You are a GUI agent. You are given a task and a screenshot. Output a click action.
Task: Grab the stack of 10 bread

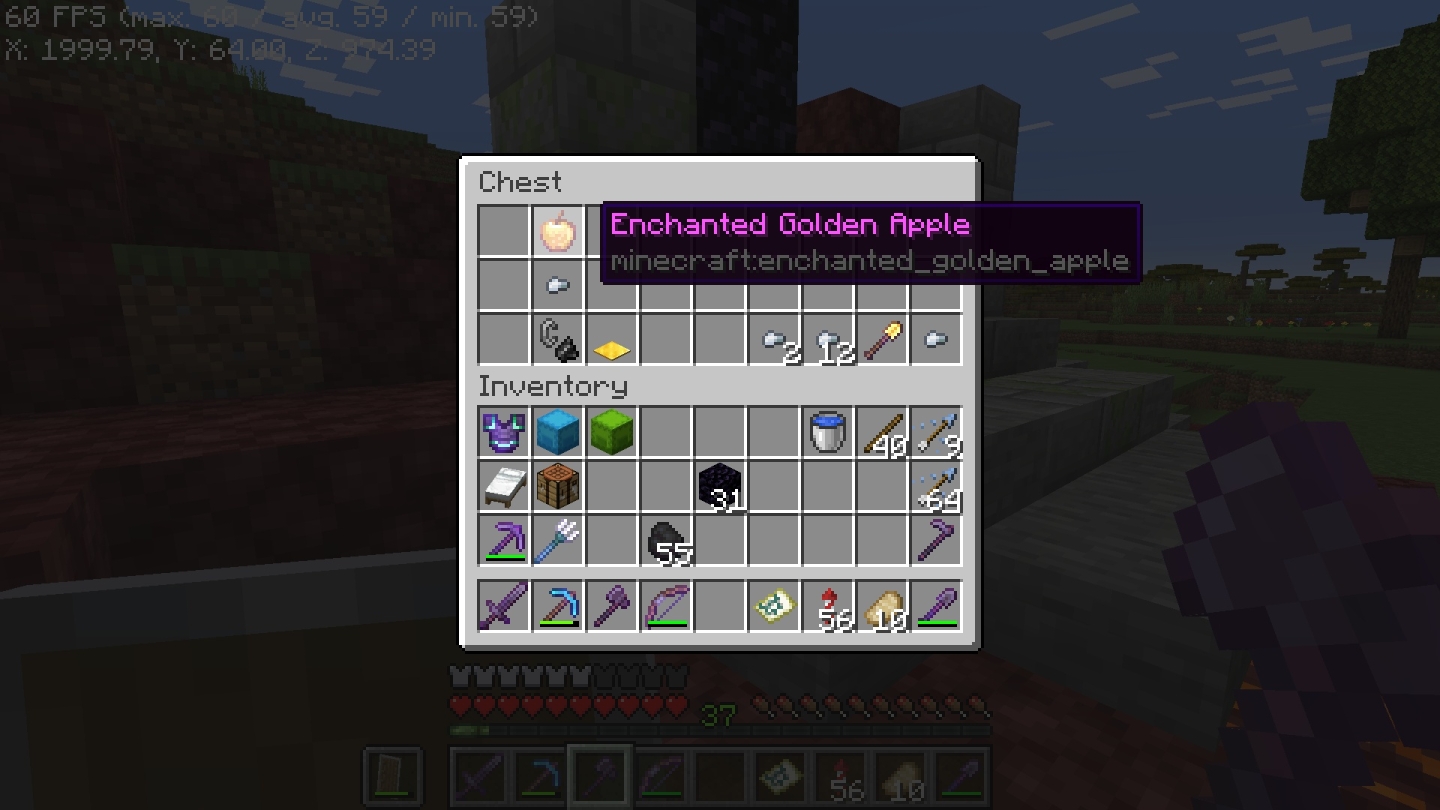click(882, 605)
